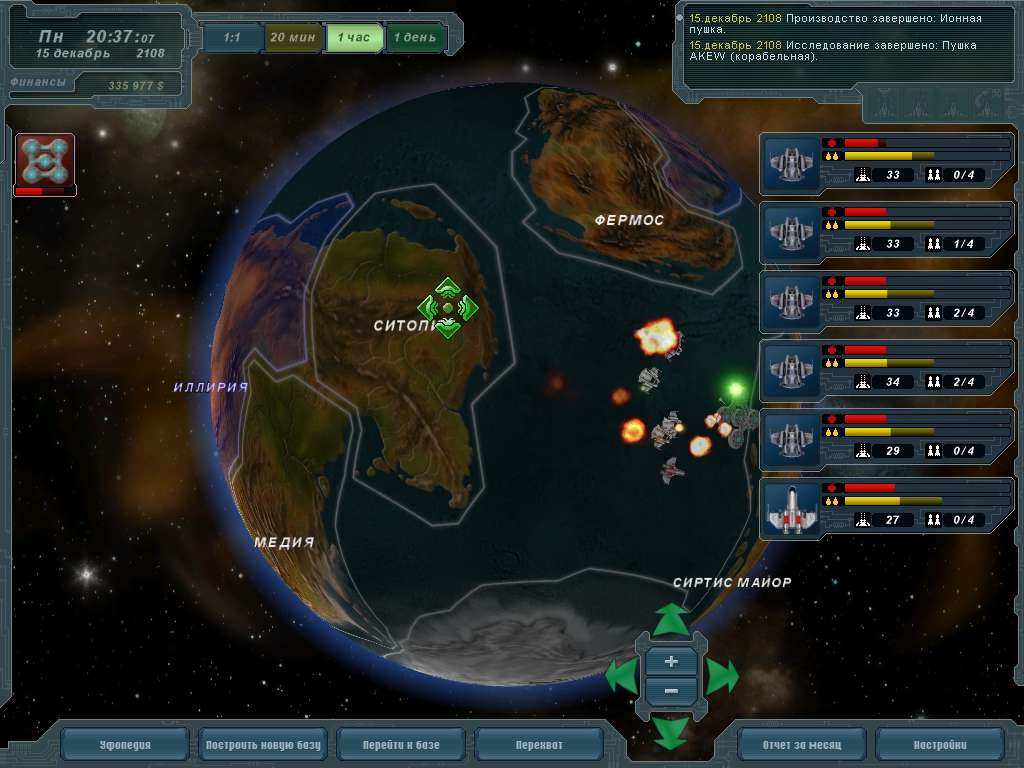
Task: Rotate globe using the left arrow
Action: point(622,677)
